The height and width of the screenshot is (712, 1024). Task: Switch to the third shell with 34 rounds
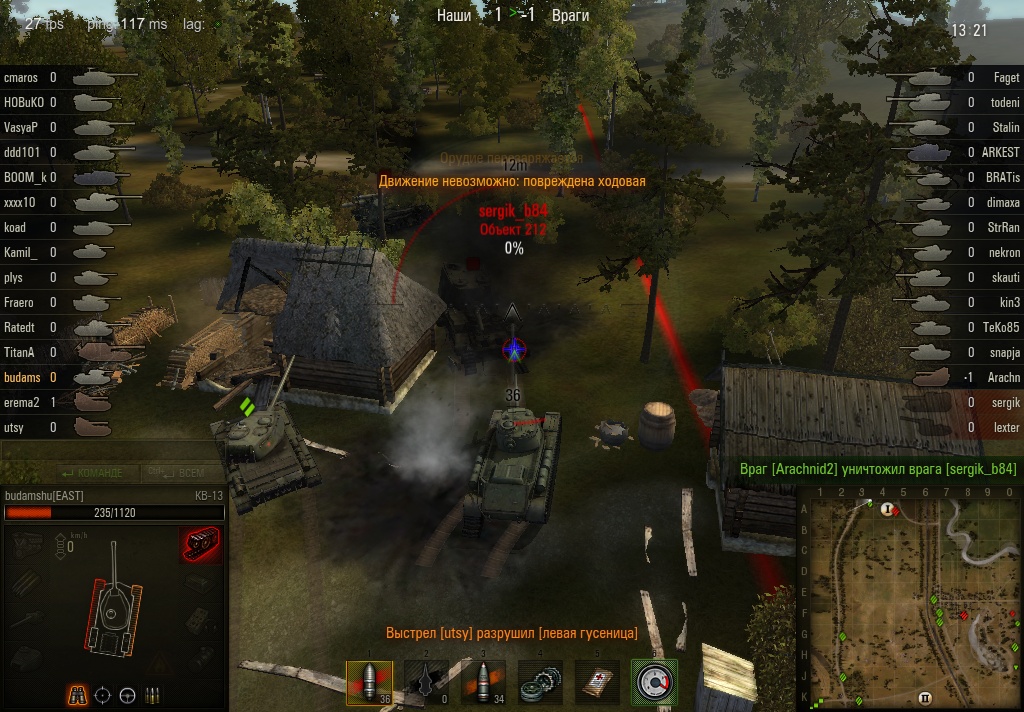(483, 682)
